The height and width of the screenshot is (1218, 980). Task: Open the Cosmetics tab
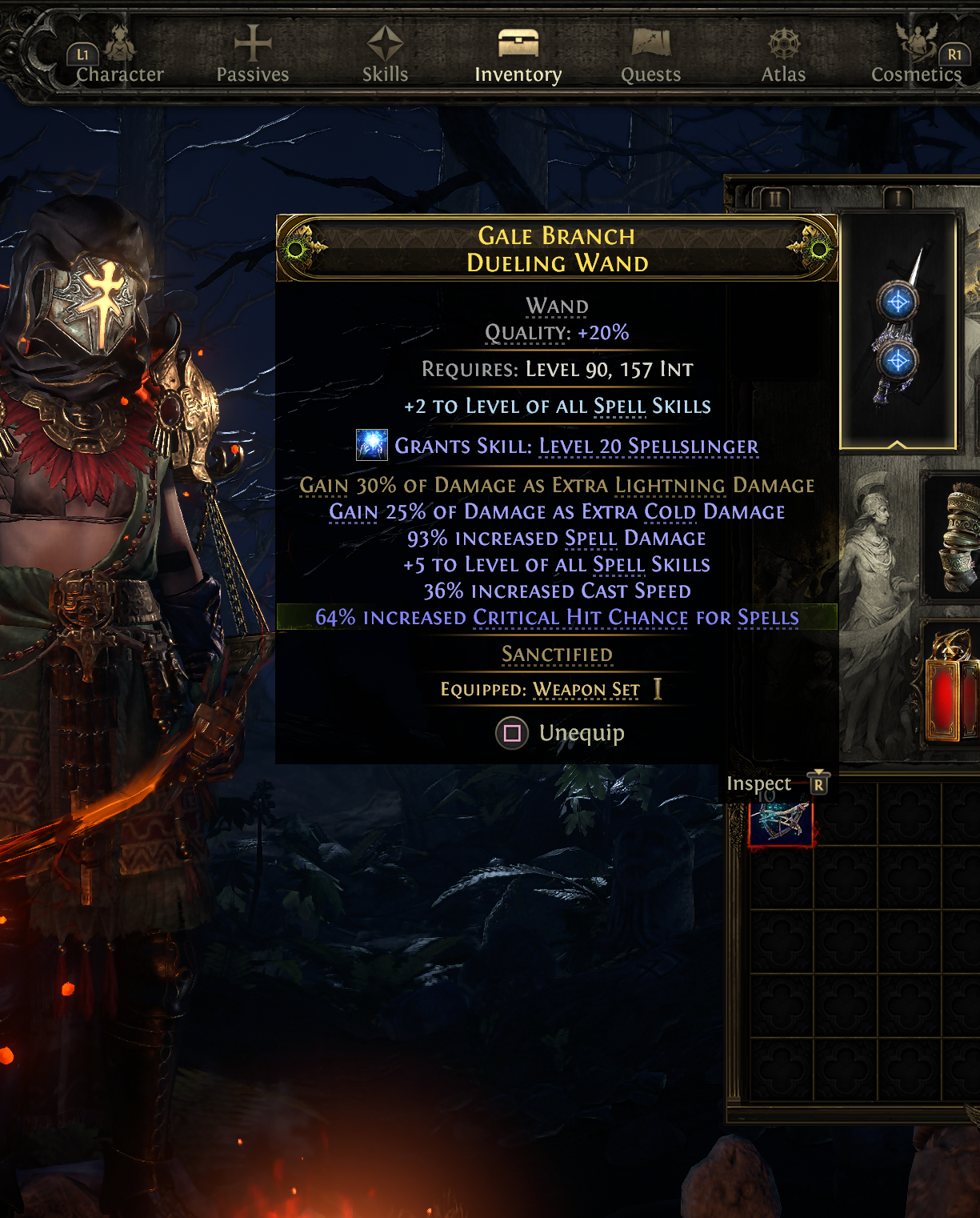(916, 56)
